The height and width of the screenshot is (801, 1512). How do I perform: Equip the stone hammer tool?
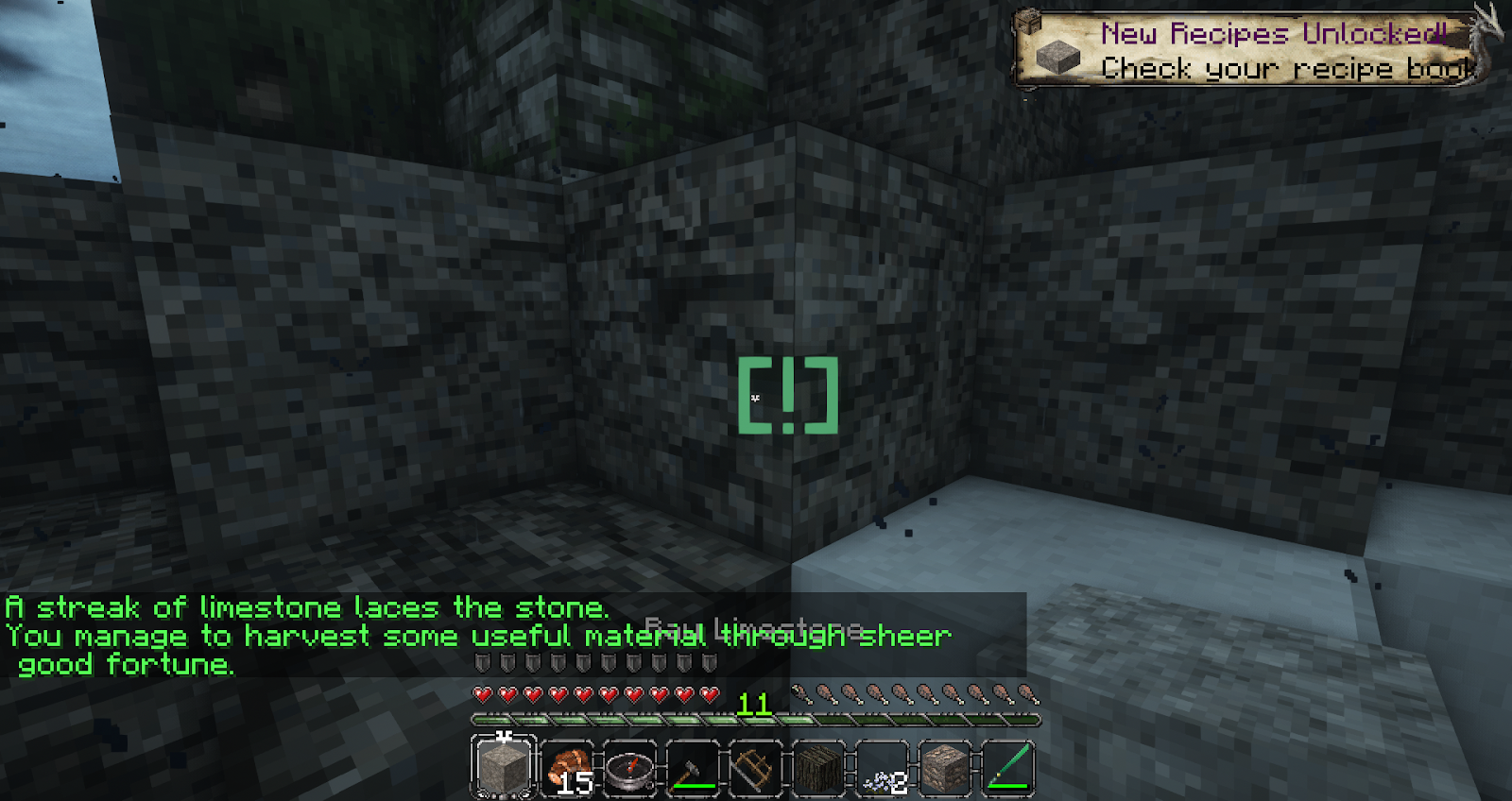(x=693, y=767)
